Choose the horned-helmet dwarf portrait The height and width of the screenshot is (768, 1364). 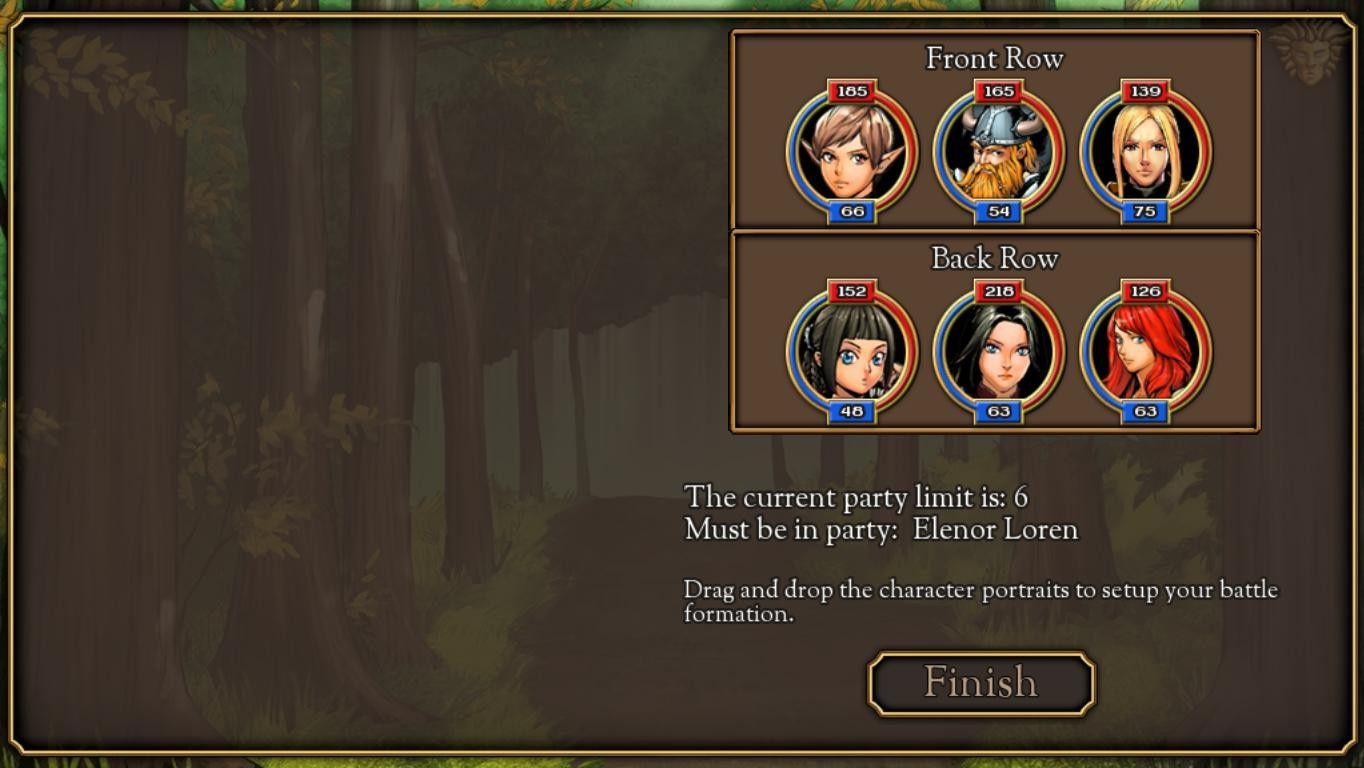coord(998,153)
